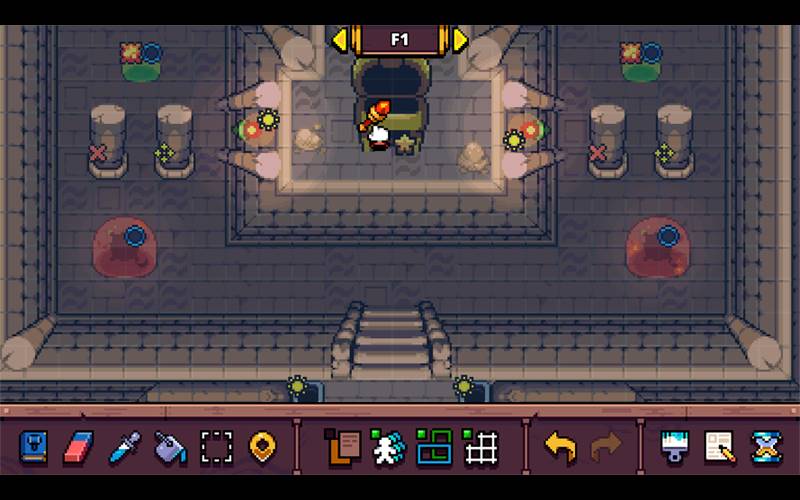The height and width of the screenshot is (500, 800).
Task: Open the blue book catalog tool
Action: click(x=33, y=448)
